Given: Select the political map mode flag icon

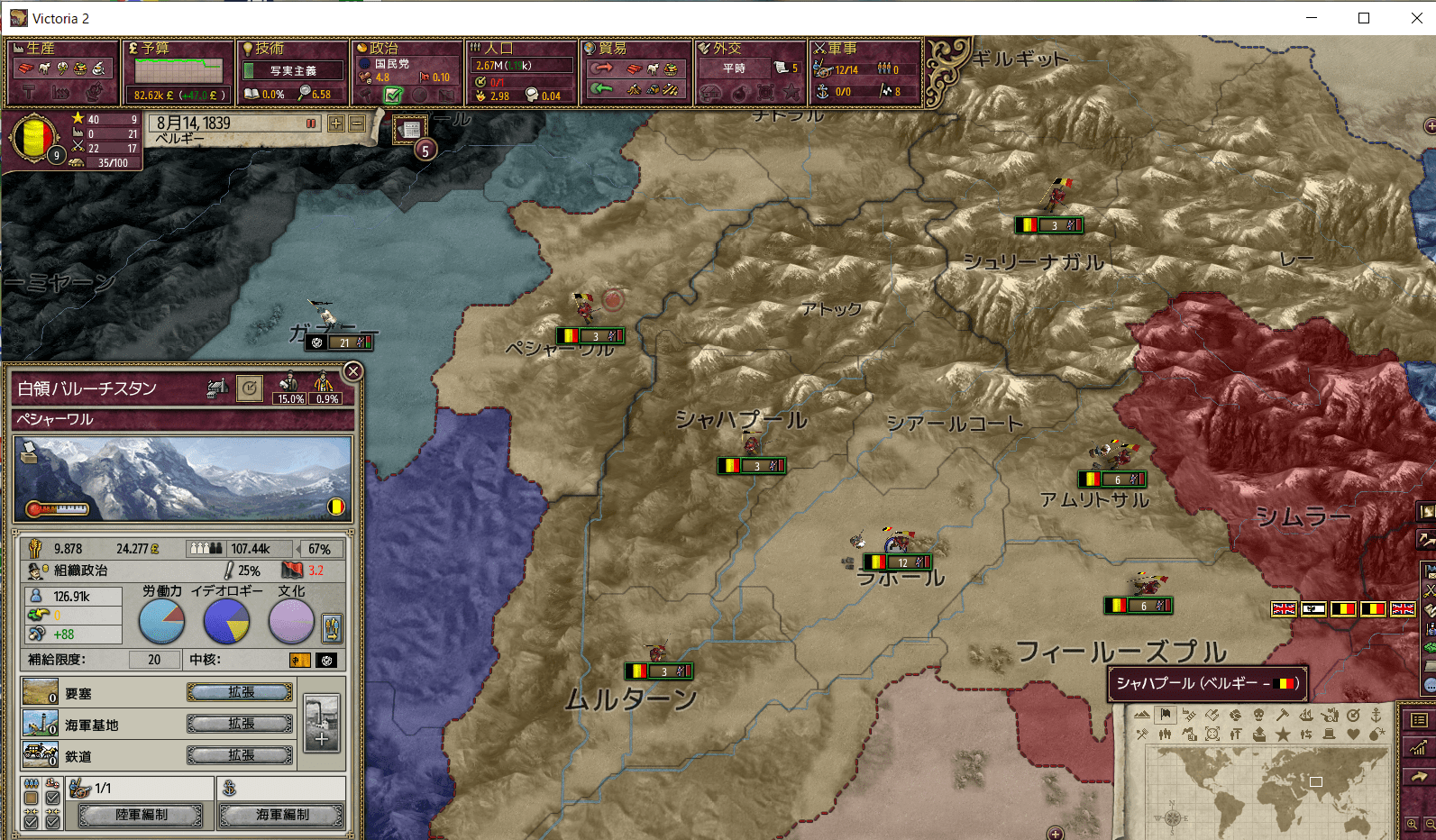Looking at the screenshot, I should click(1164, 716).
